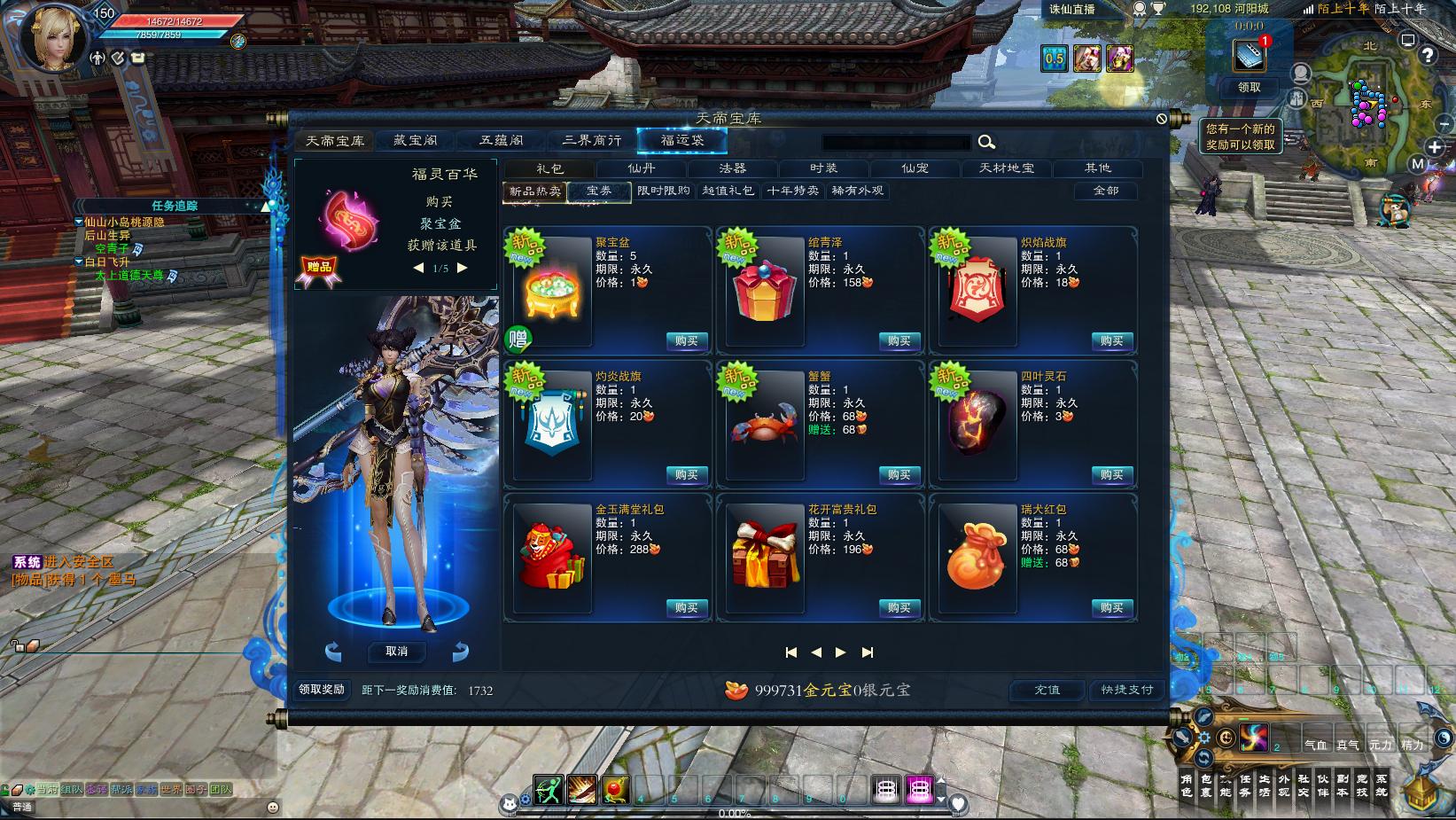Open 快捷支付 quick payment
The width and height of the screenshot is (1456, 820).
tap(1126, 690)
